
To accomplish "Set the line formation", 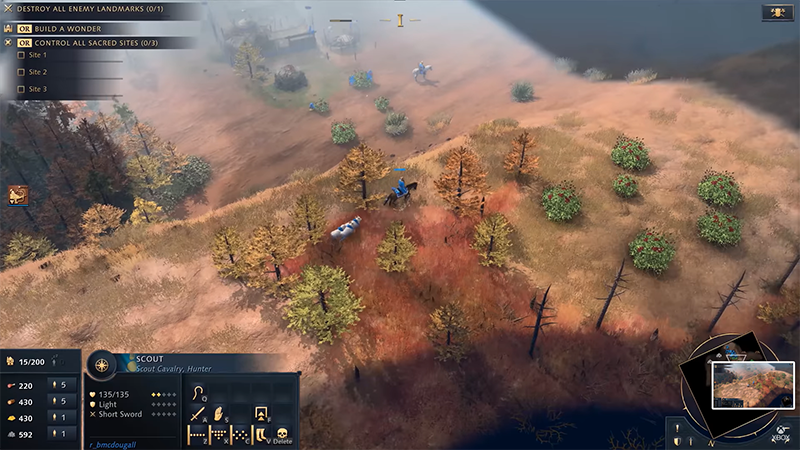I will [x=197, y=435].
